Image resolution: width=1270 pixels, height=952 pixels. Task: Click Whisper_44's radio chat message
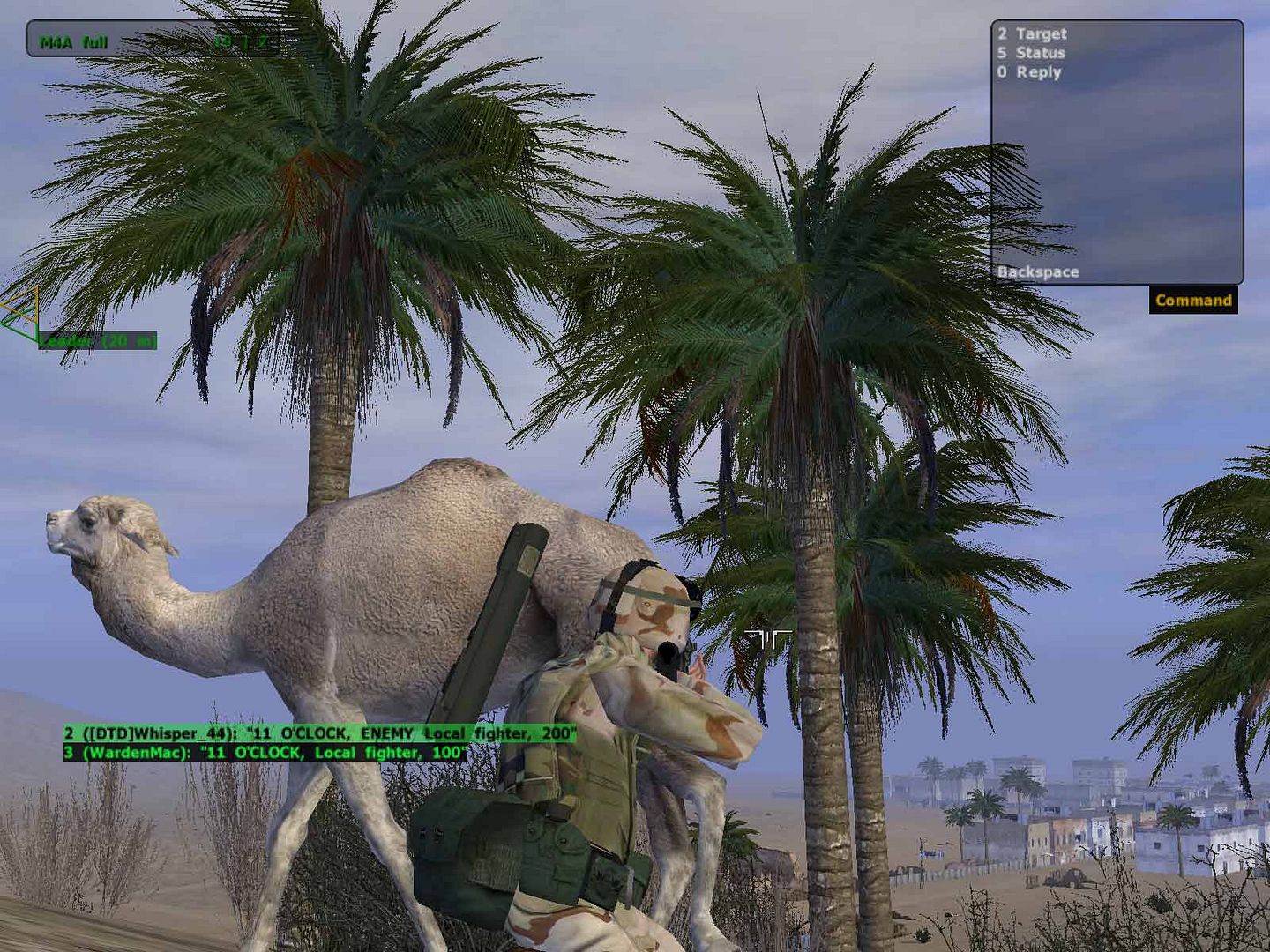(319, 733)
